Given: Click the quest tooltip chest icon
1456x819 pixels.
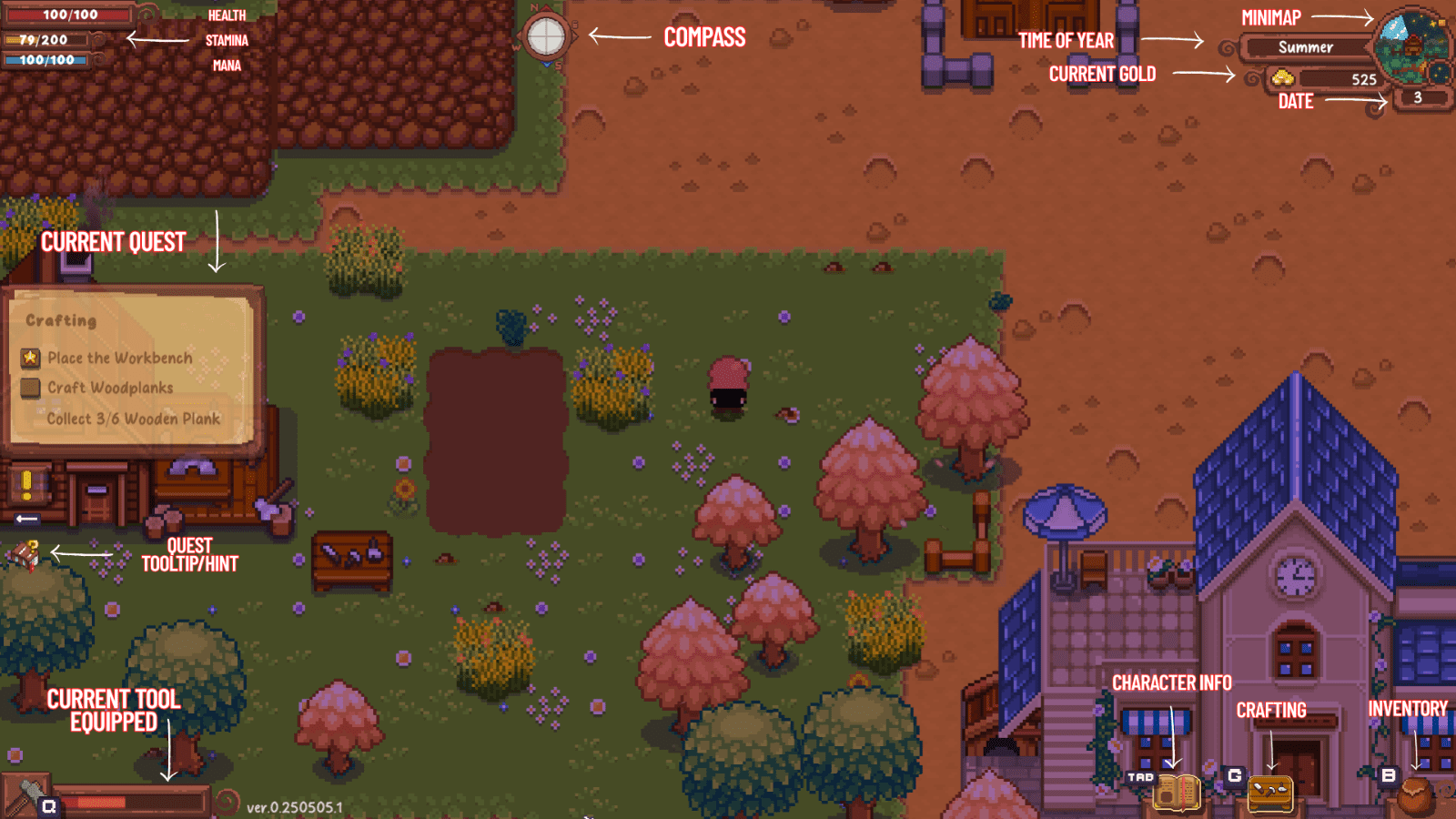Looking at the screenshot, I should (x=25, y=554).
